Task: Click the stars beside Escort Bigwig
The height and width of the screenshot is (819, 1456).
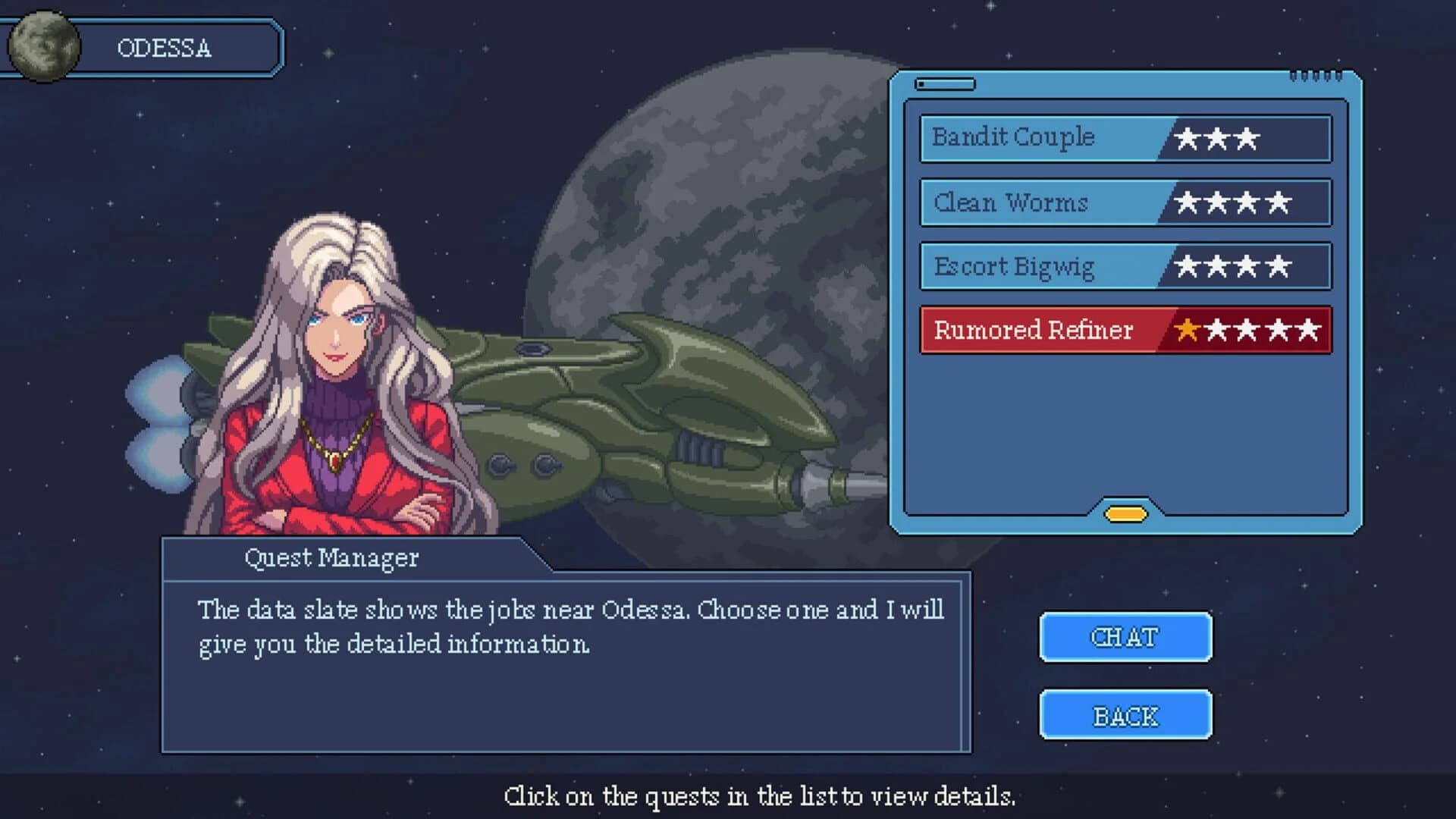Action: coord(1232,266)
